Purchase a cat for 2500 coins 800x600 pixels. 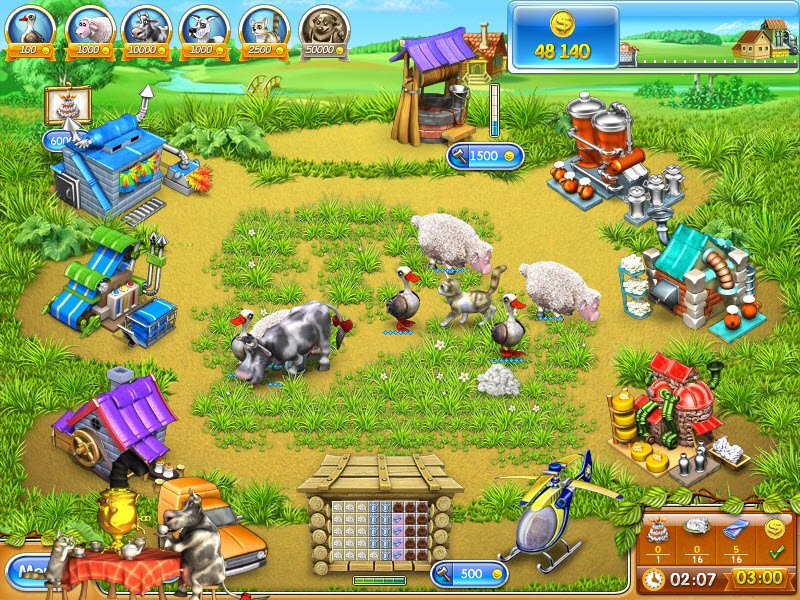click(x=263, y=30)
